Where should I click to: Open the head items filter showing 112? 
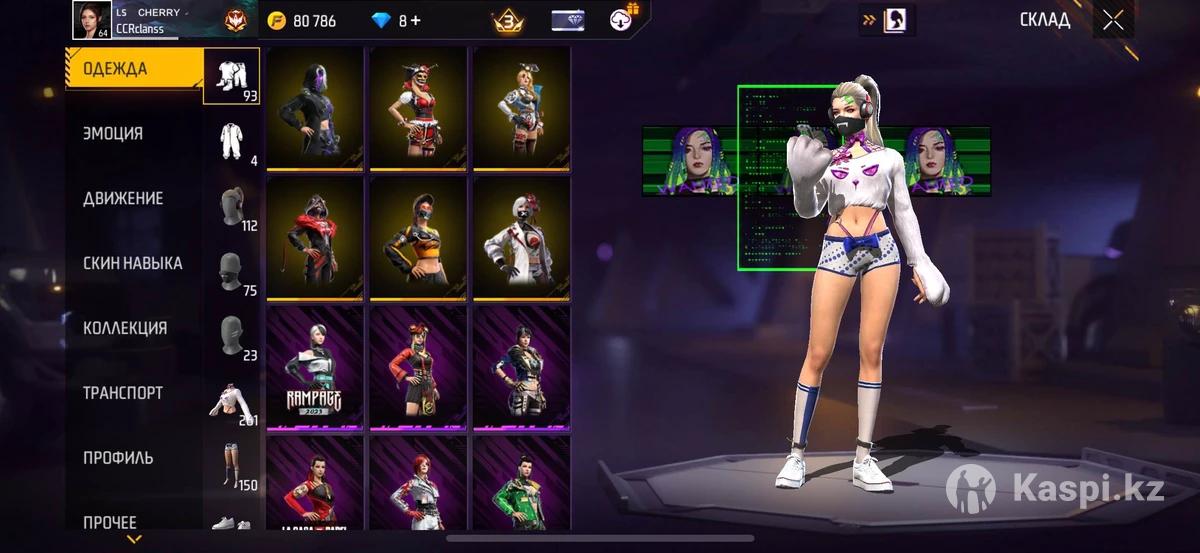tap(231, 208)
